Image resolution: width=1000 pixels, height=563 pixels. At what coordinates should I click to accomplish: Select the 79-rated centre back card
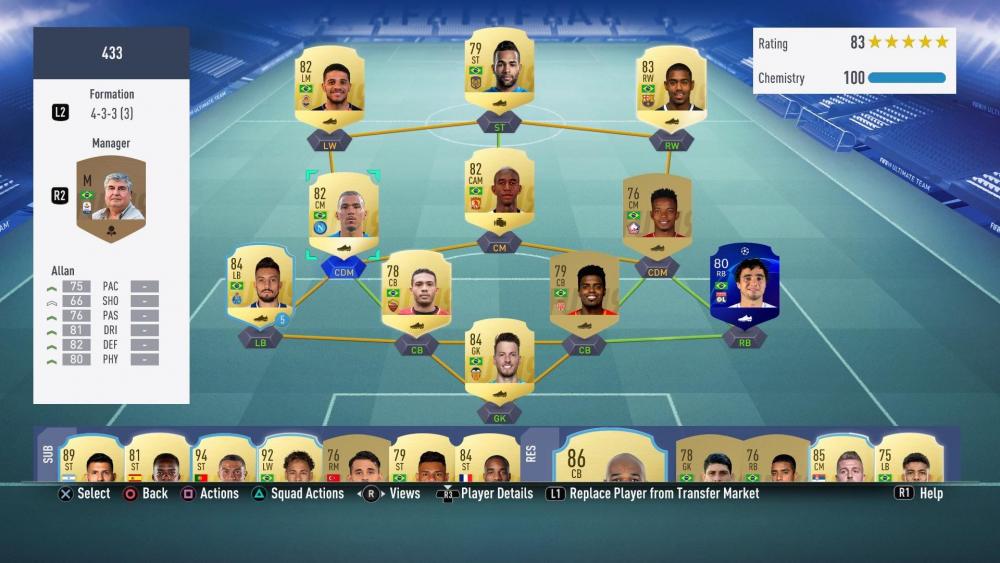click(583, 293)
